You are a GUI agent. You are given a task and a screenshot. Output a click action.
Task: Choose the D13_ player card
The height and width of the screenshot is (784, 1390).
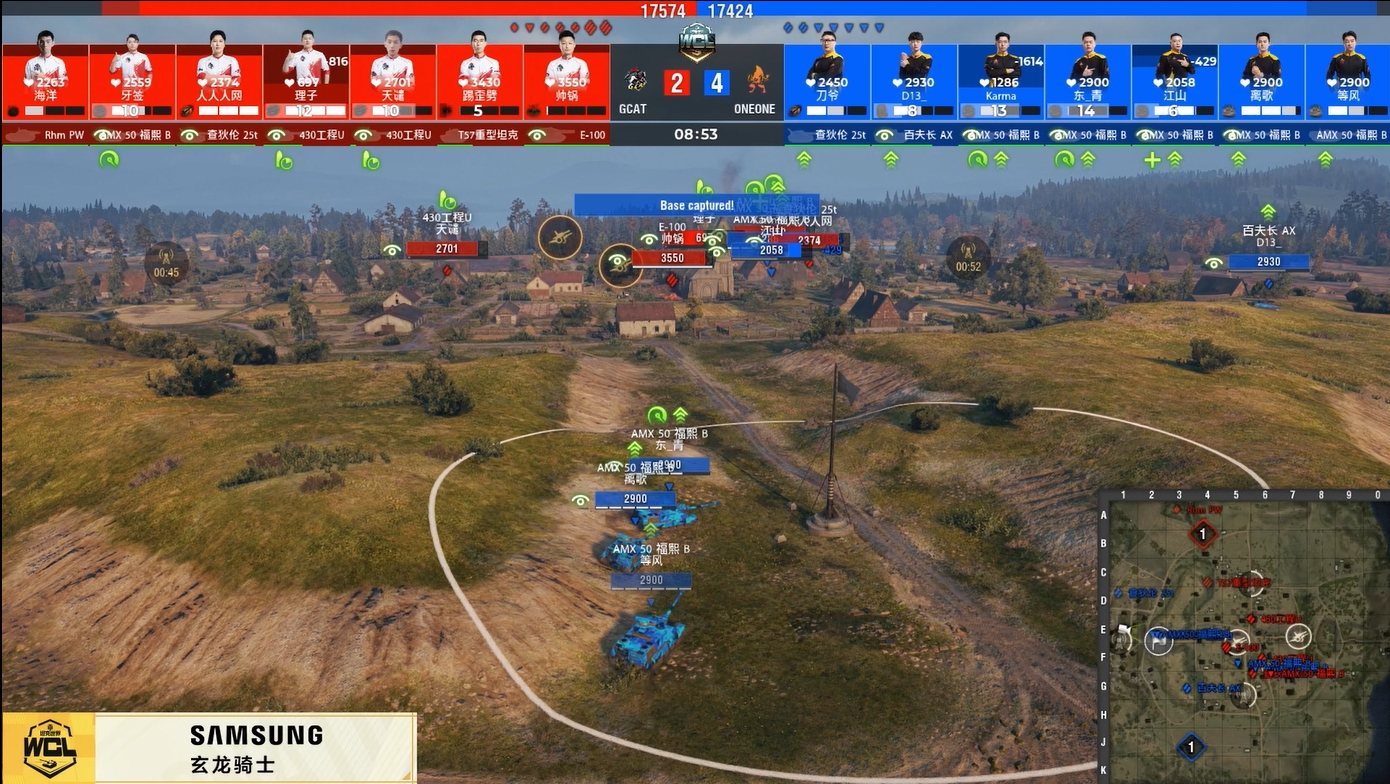pos(914,80)
